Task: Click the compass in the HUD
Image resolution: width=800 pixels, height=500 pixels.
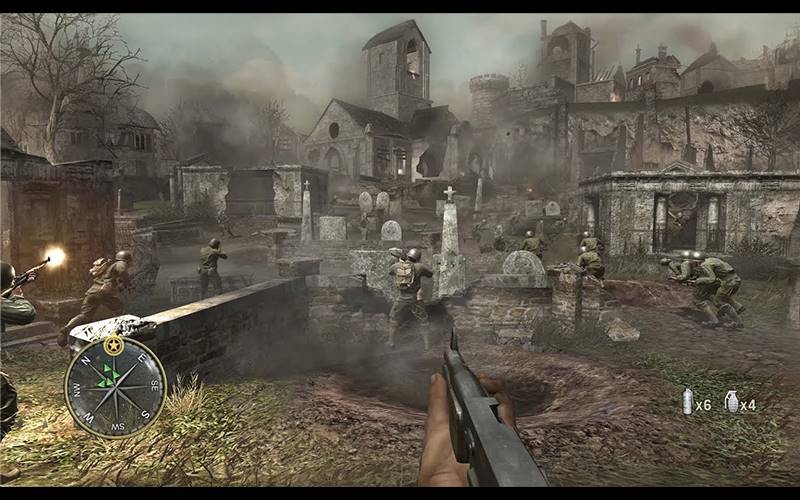Action: click(115, 386)
